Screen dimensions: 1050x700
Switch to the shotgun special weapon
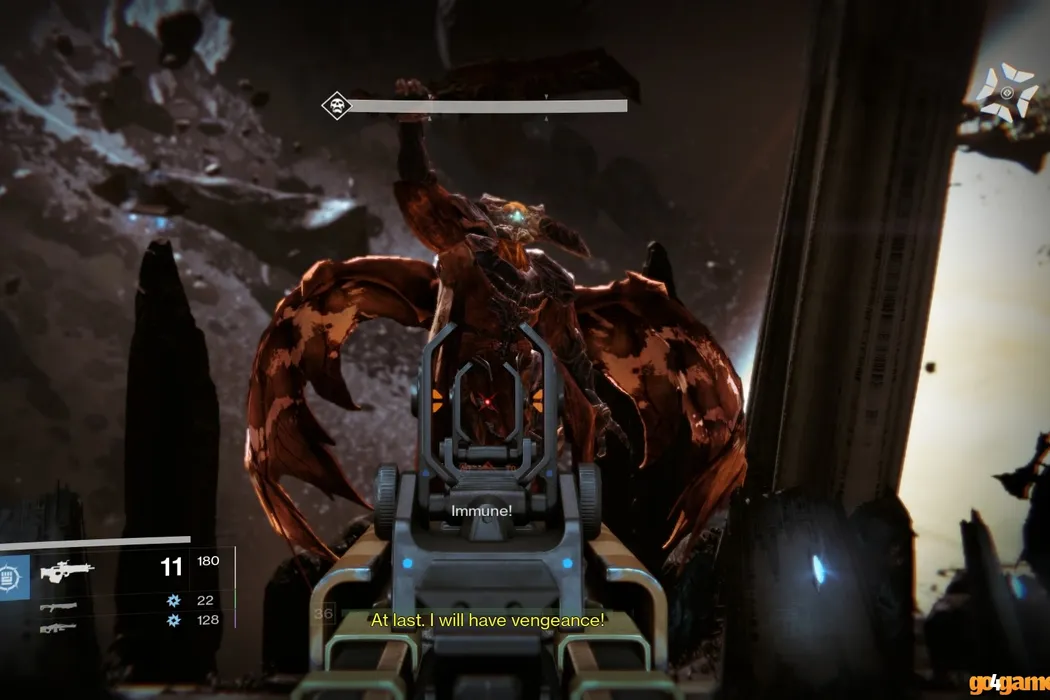[x=58, y=606]
